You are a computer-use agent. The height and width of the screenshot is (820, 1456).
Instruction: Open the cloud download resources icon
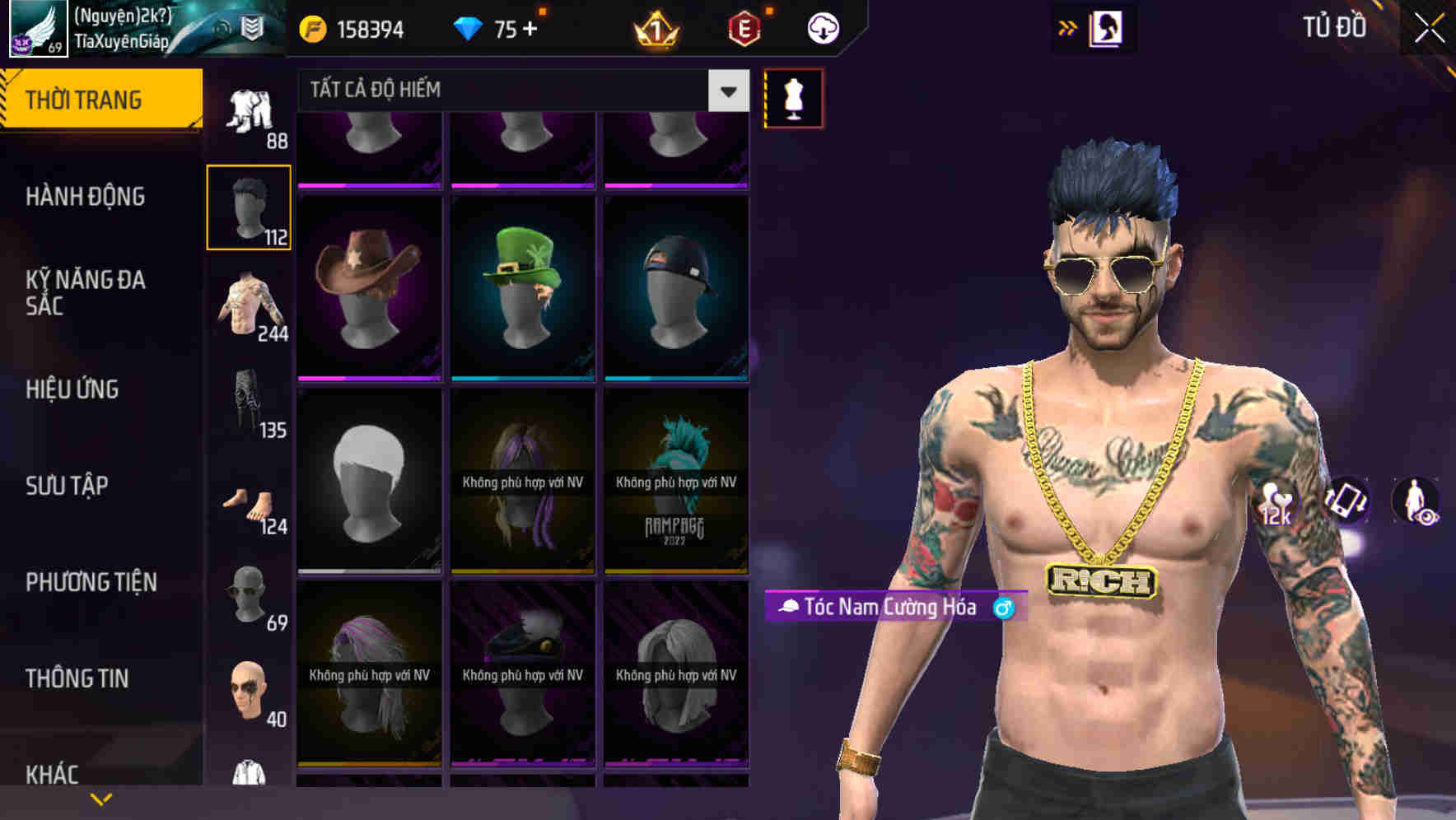tap(821, 27)
